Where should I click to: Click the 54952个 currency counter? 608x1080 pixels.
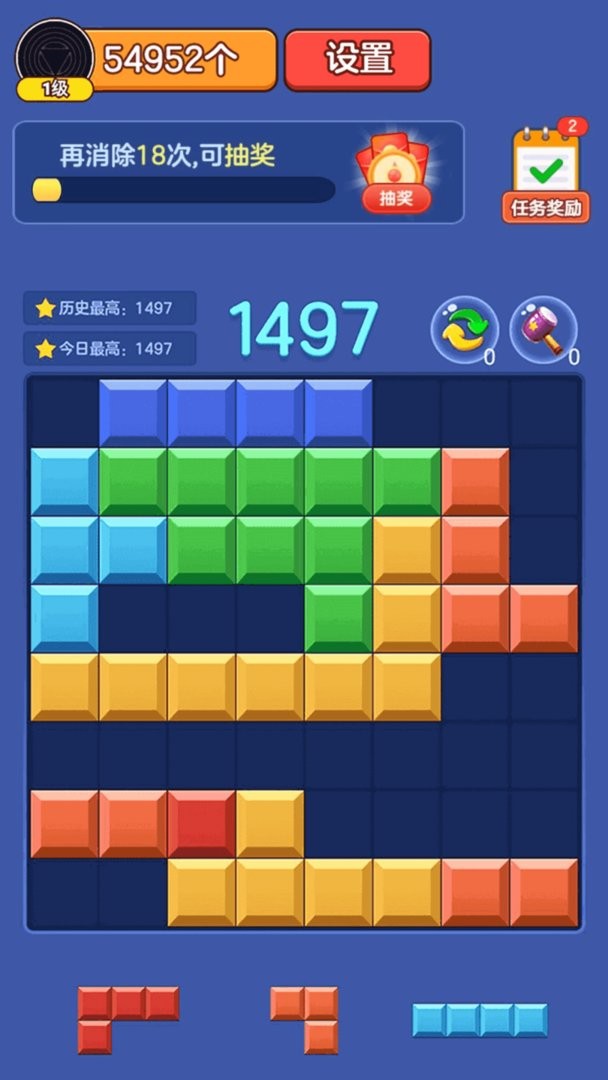(x=180, y=60)
